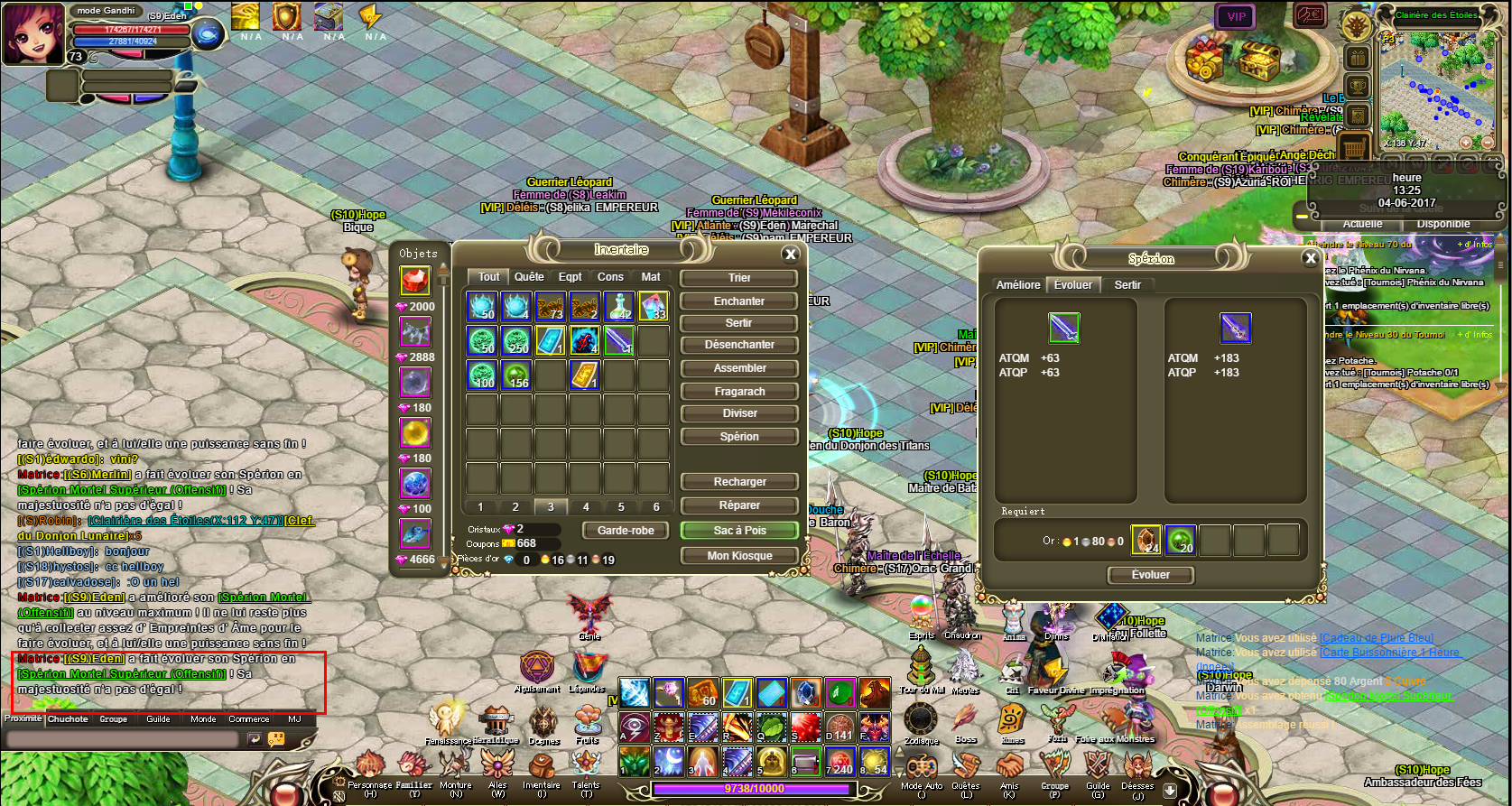
Task: Open Mon Kiosque
Action: point(739,556)
